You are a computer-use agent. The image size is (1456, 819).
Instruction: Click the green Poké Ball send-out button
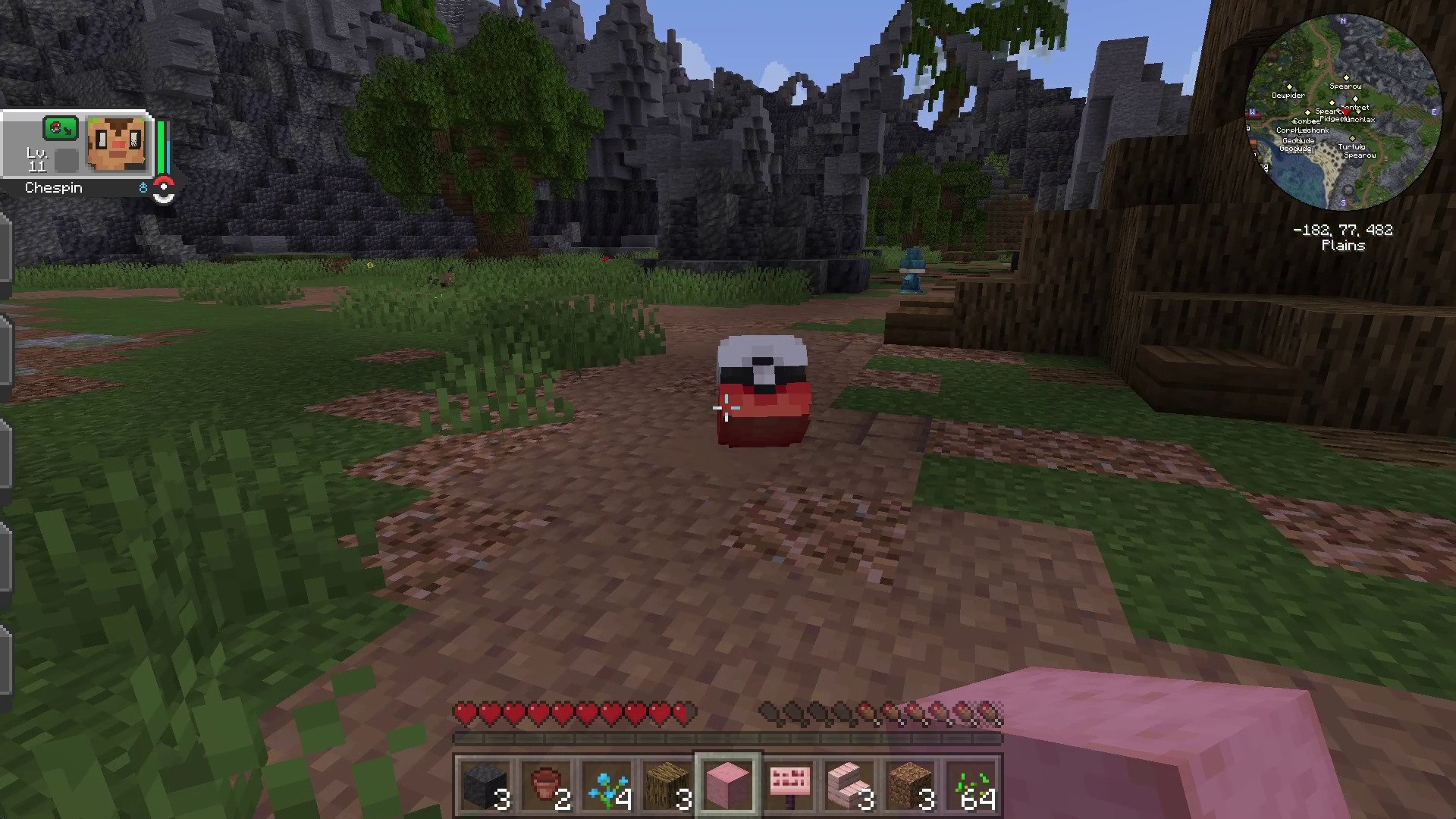pyautogui.click(x=60, y=128)
